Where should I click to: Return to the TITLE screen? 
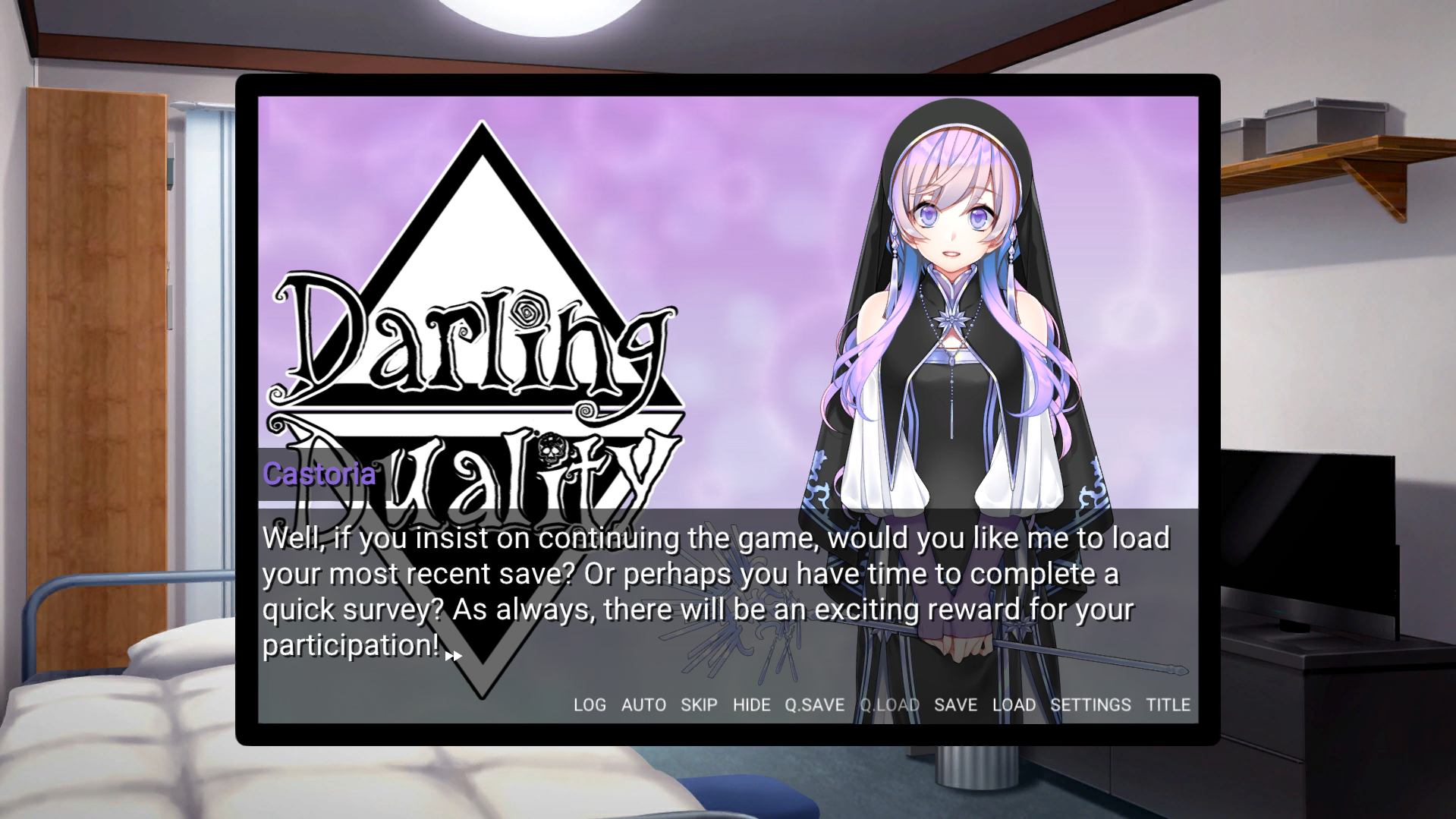point(1168,704)
